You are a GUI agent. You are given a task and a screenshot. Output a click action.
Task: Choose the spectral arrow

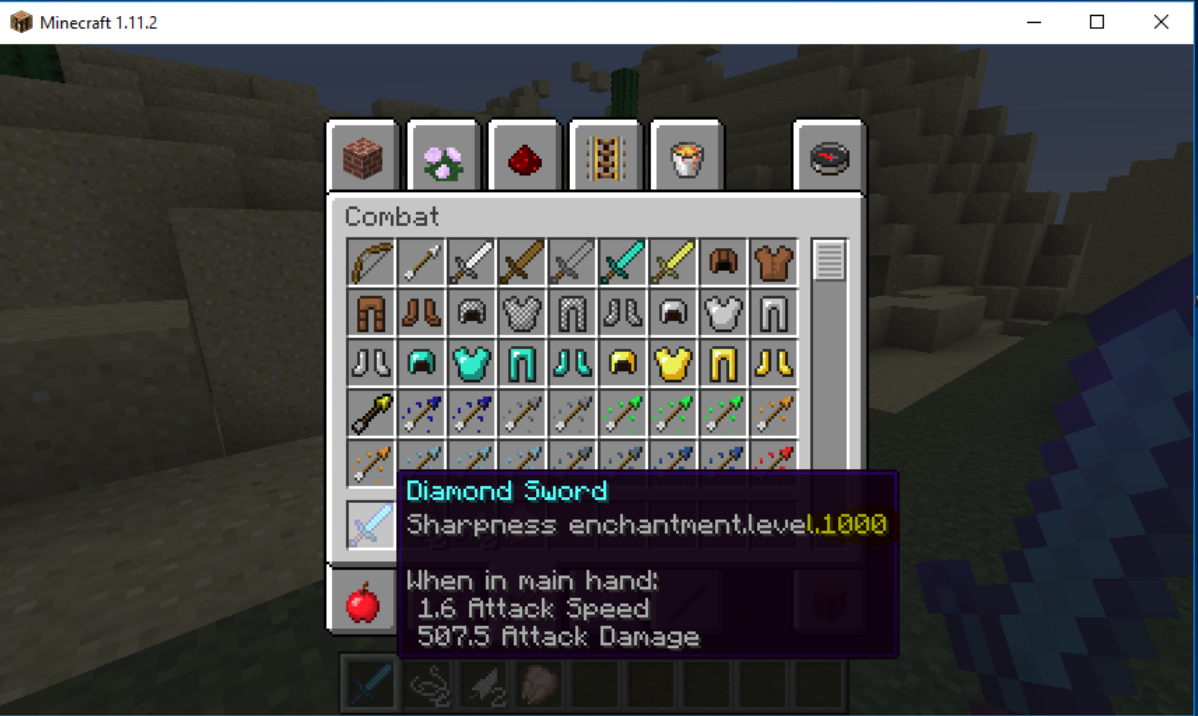point(371,413)
